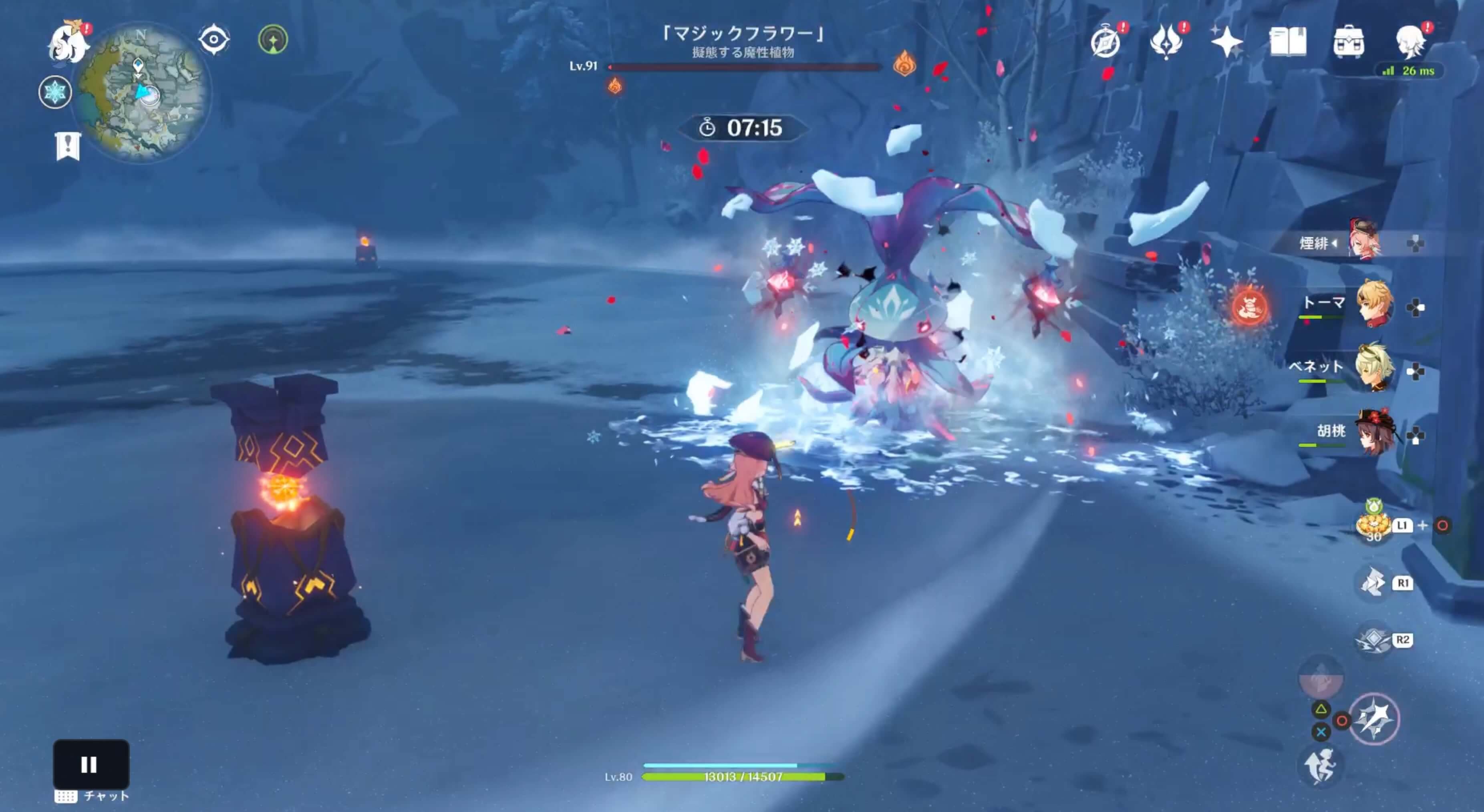Viewport: 1484px width, 812px height.
Task: Open the Inventory backpack icon
Action: click(x=1350, y=42)
